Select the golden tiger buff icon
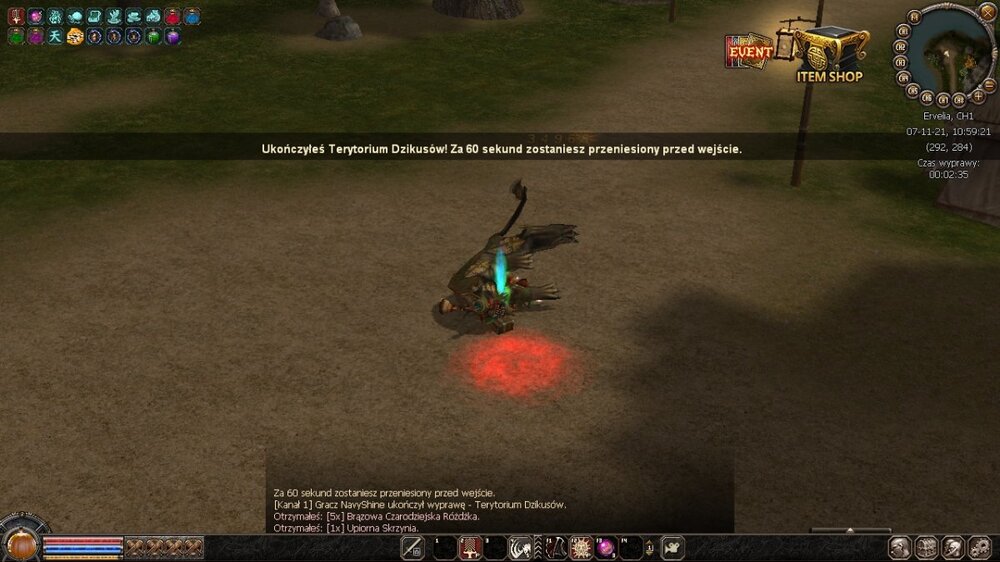Image resolution: width=1000 pixels, height=562 pixels. [x=74, y=36]
